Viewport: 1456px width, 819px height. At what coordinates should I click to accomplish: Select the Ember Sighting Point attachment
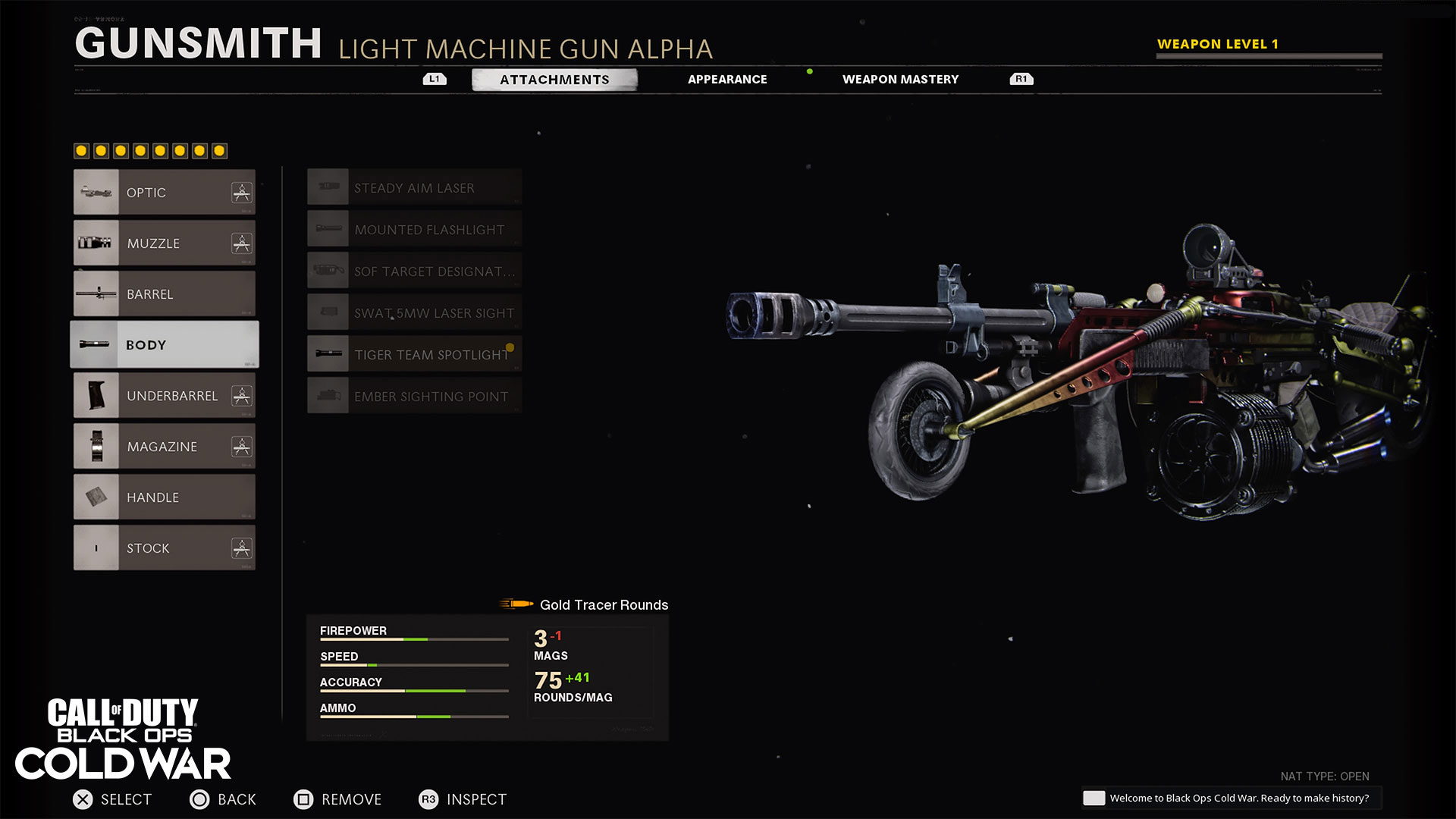(414, 397)
